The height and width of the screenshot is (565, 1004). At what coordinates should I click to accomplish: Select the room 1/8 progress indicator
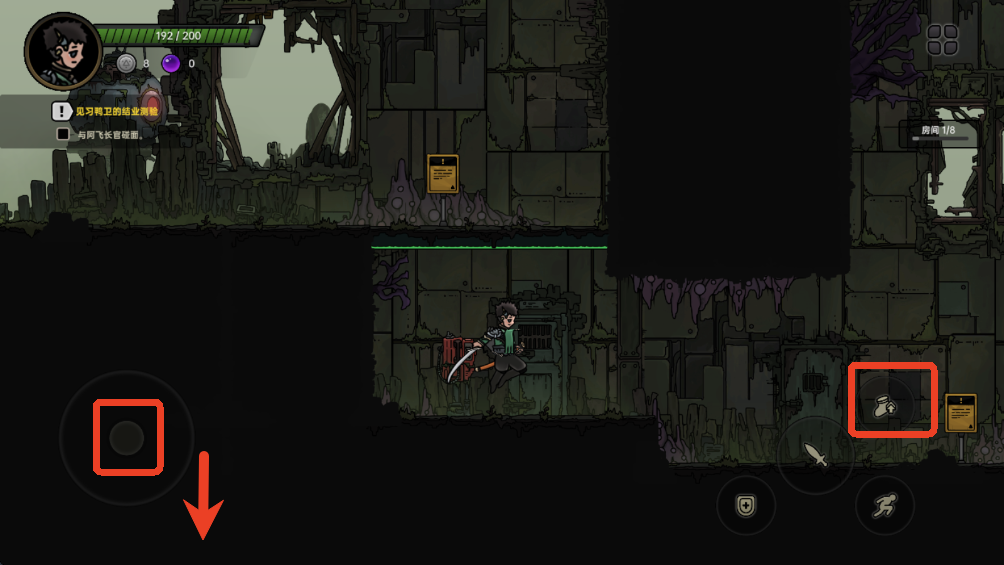(x=940, y=132)
